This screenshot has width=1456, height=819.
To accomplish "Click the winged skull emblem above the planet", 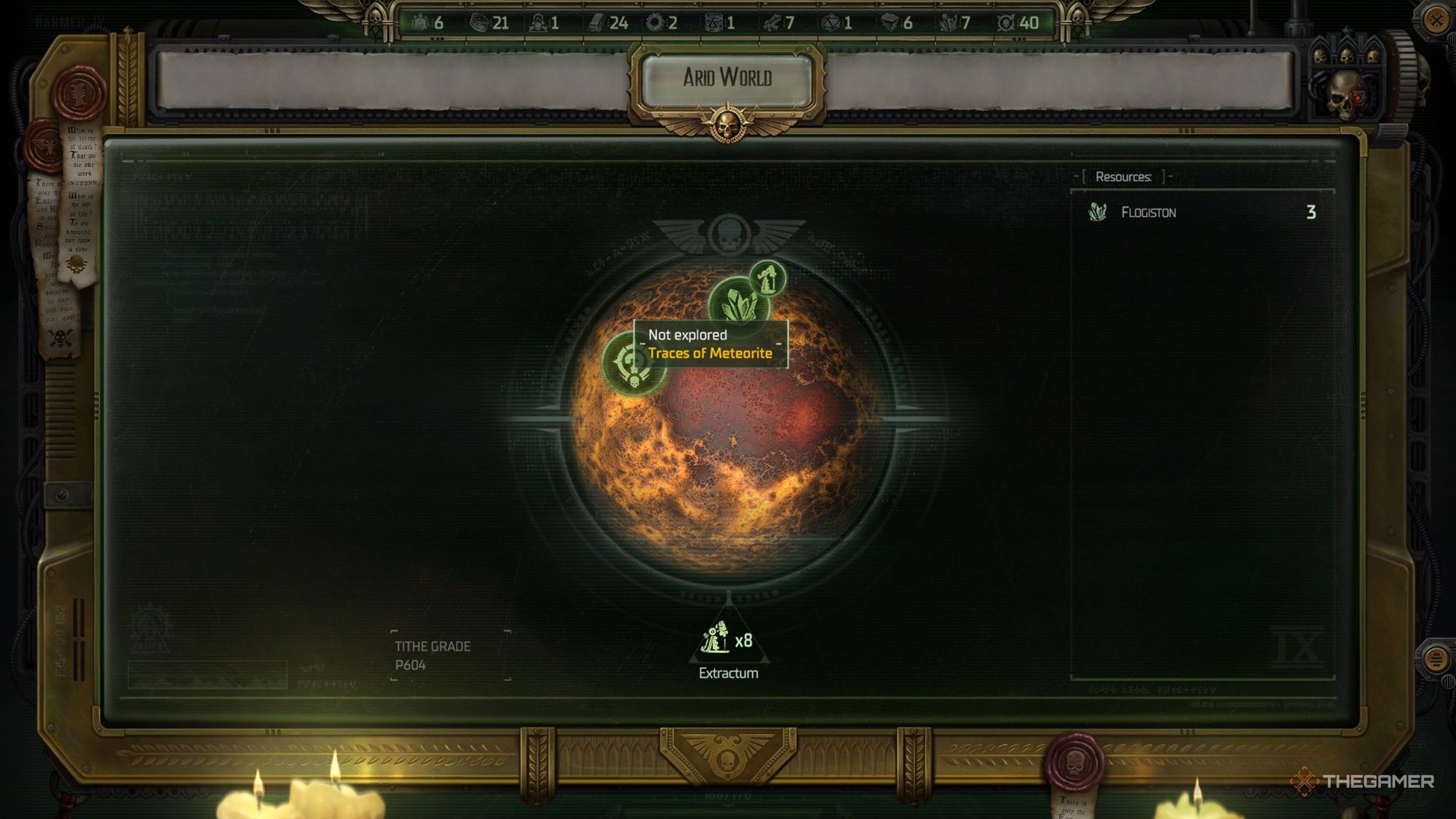I will [x=728, y=234].
